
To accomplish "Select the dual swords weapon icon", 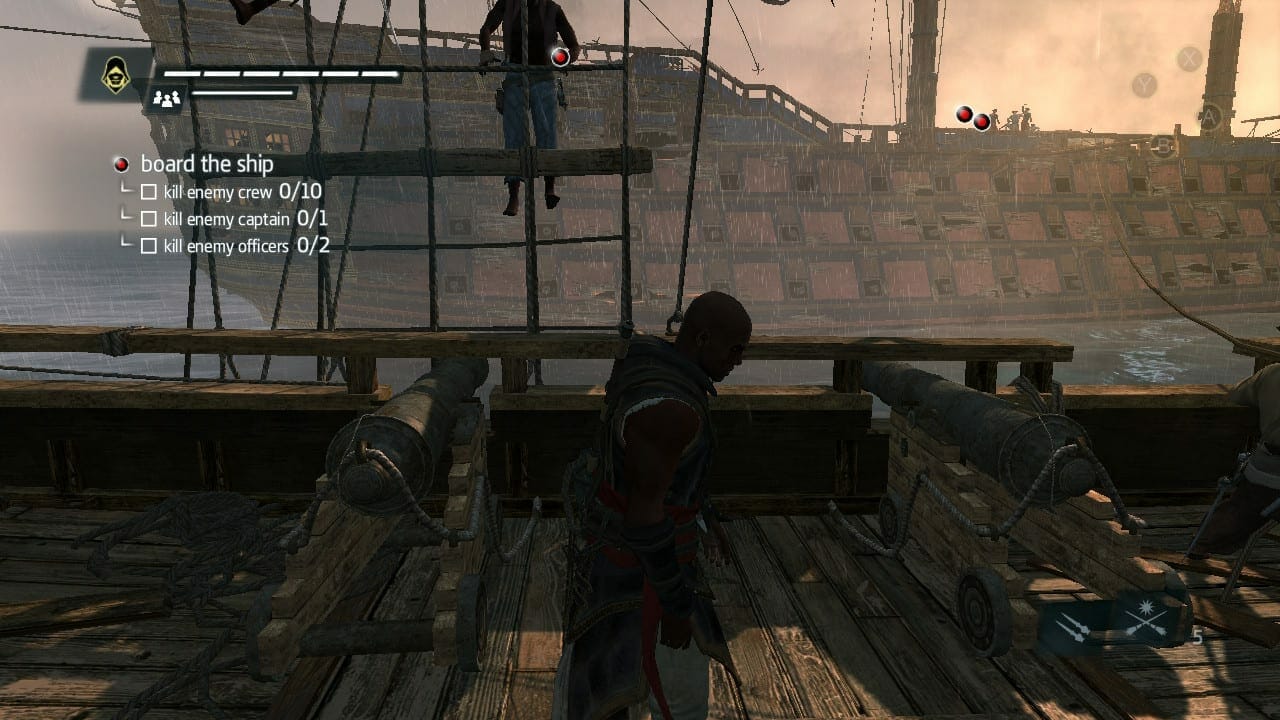I will coord(1073,625).
